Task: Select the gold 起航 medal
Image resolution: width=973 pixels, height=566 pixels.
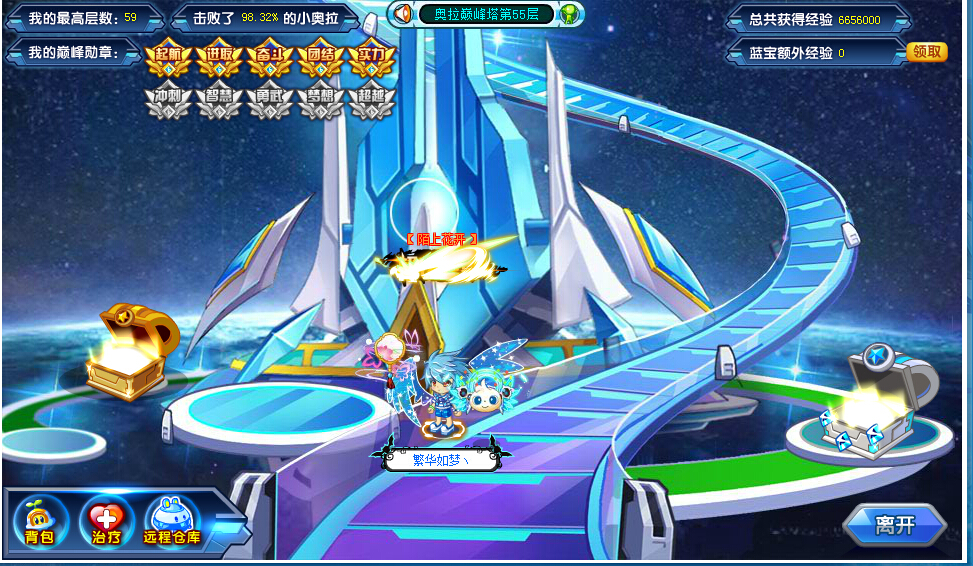Action: coord(168,59)
